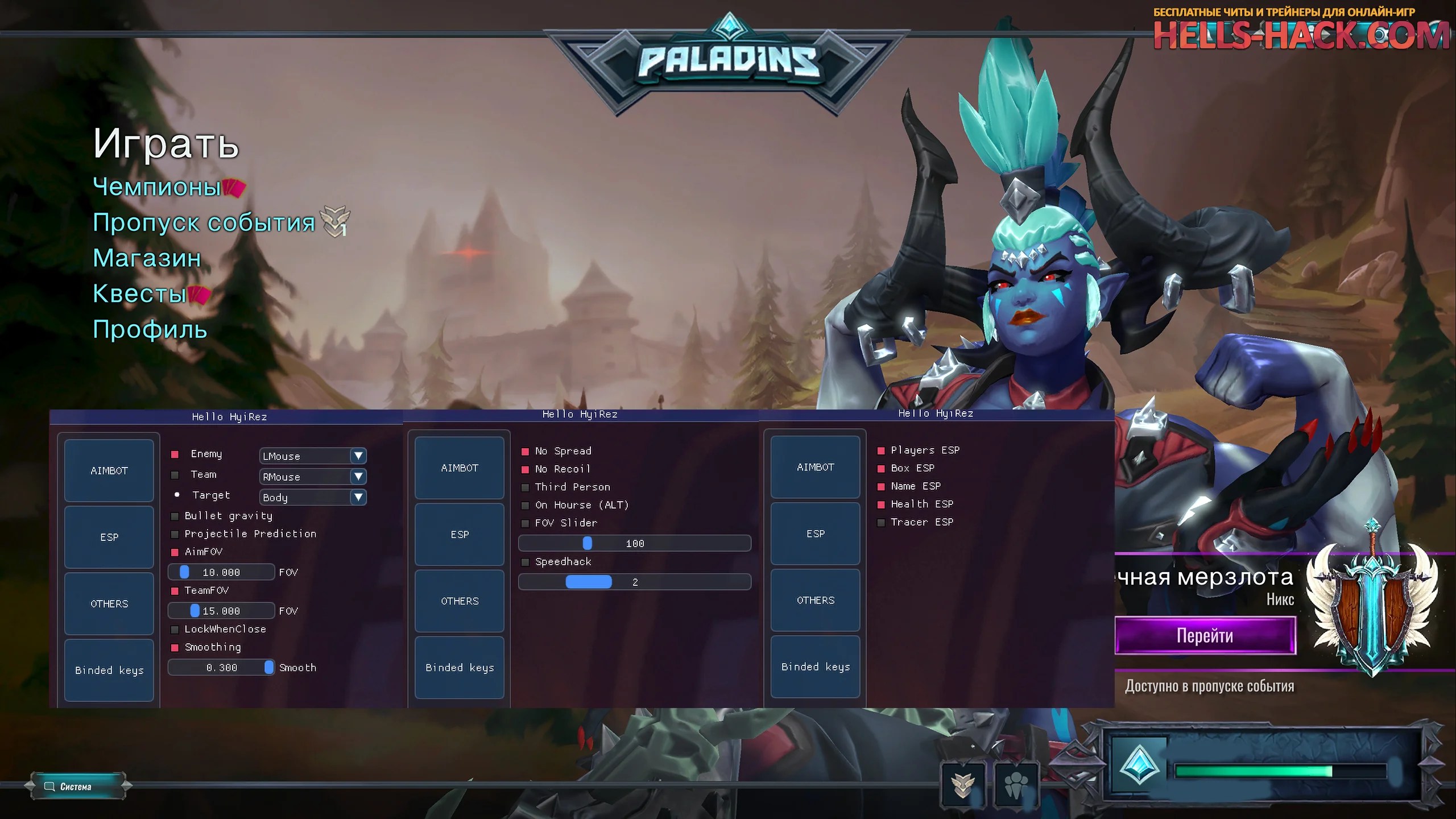Enable Tracer ESP
The image size is (1456, 819).
[880, 522]
